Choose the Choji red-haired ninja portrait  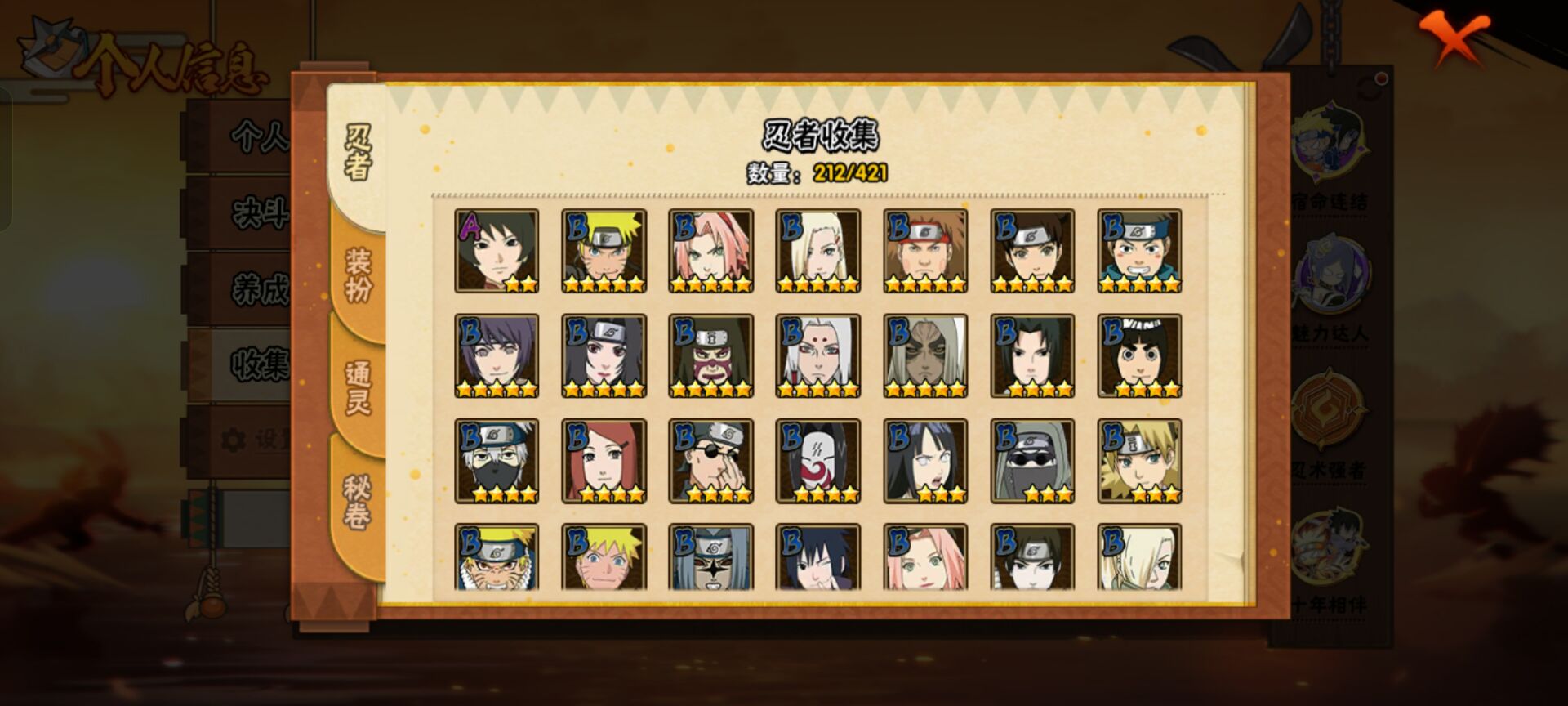[x=925, y=251]
